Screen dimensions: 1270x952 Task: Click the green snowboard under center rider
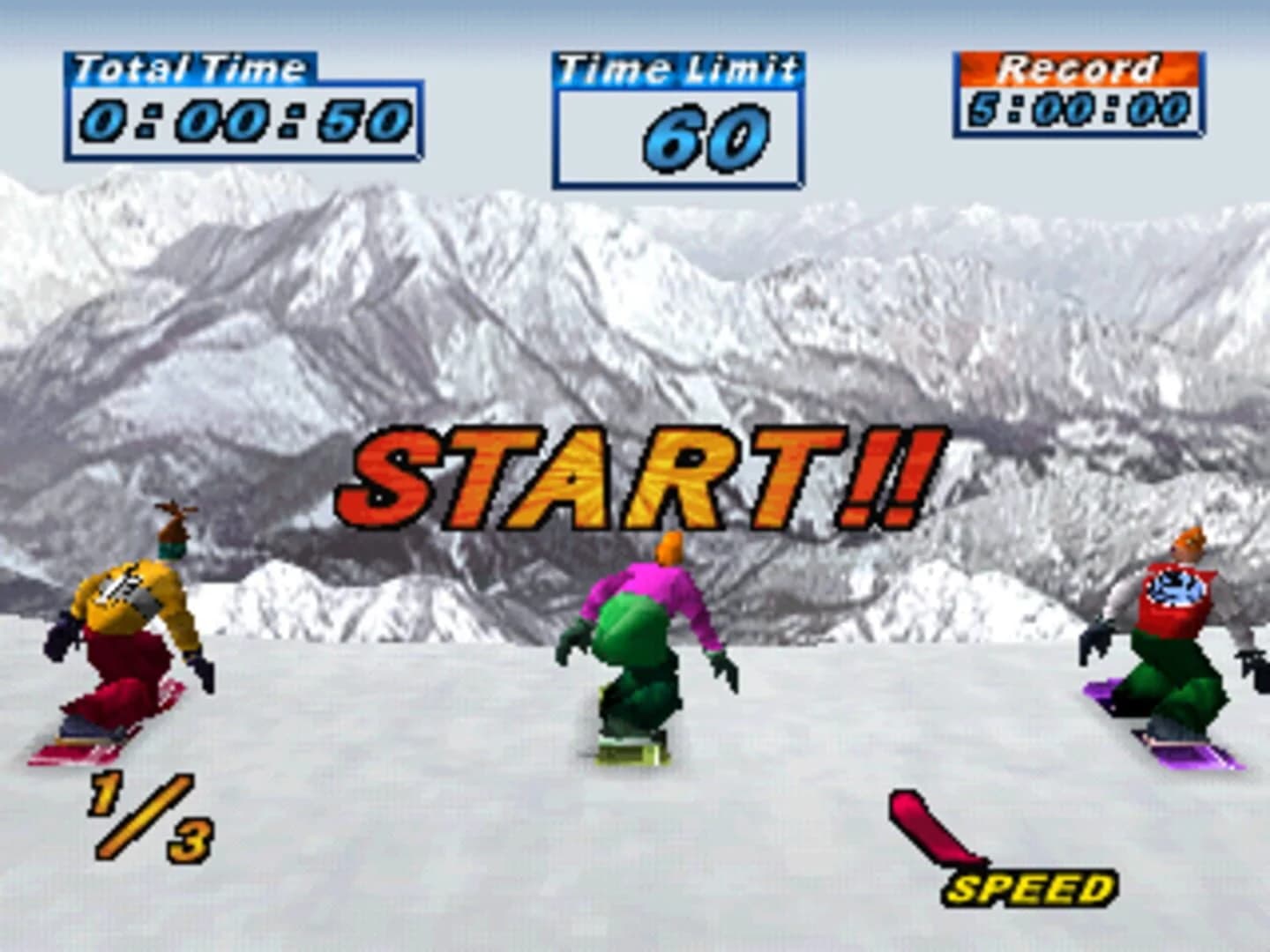[626, 754]
